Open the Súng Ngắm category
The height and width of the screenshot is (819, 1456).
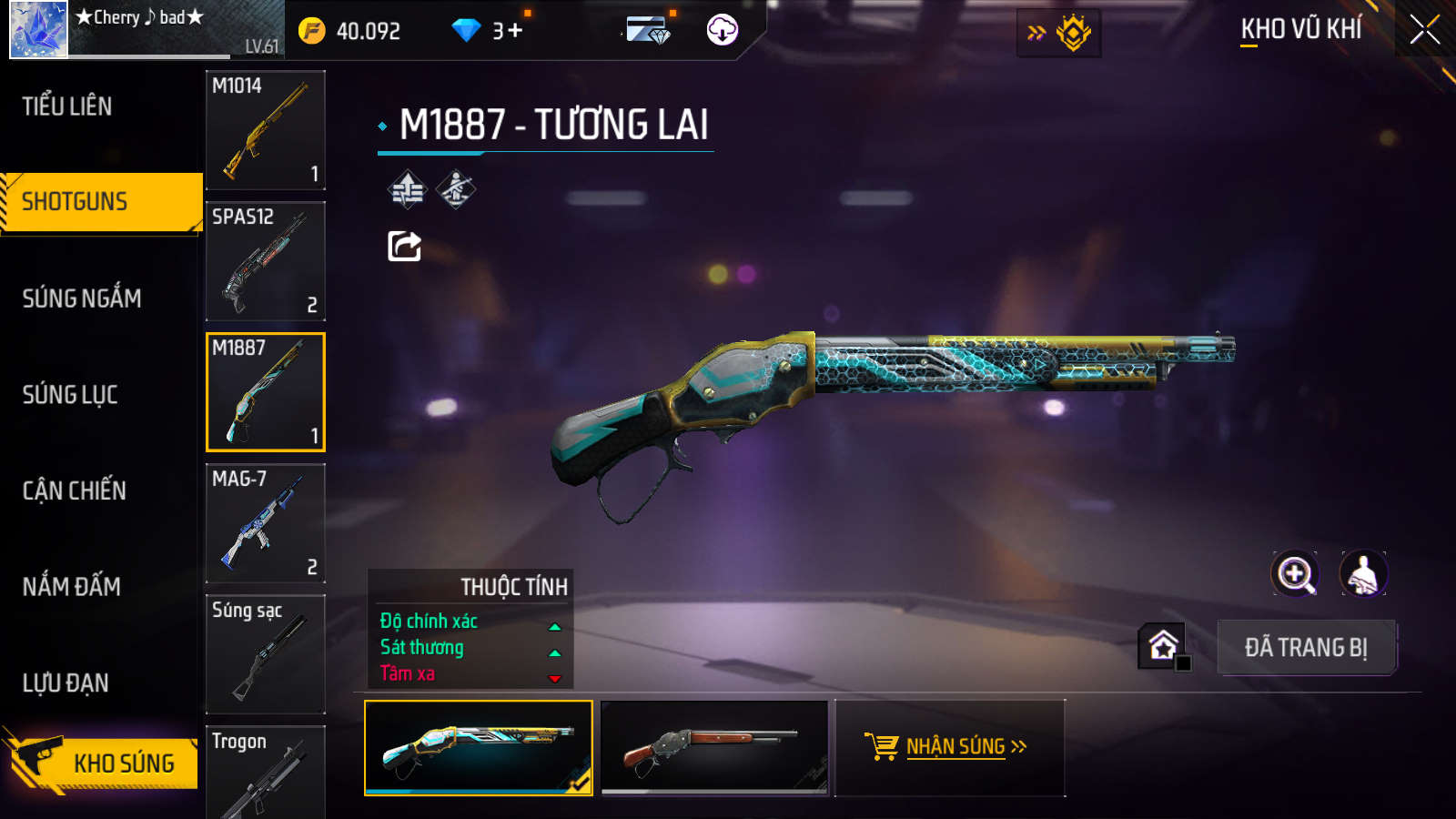pyautogui.click(x=82, y=298)
